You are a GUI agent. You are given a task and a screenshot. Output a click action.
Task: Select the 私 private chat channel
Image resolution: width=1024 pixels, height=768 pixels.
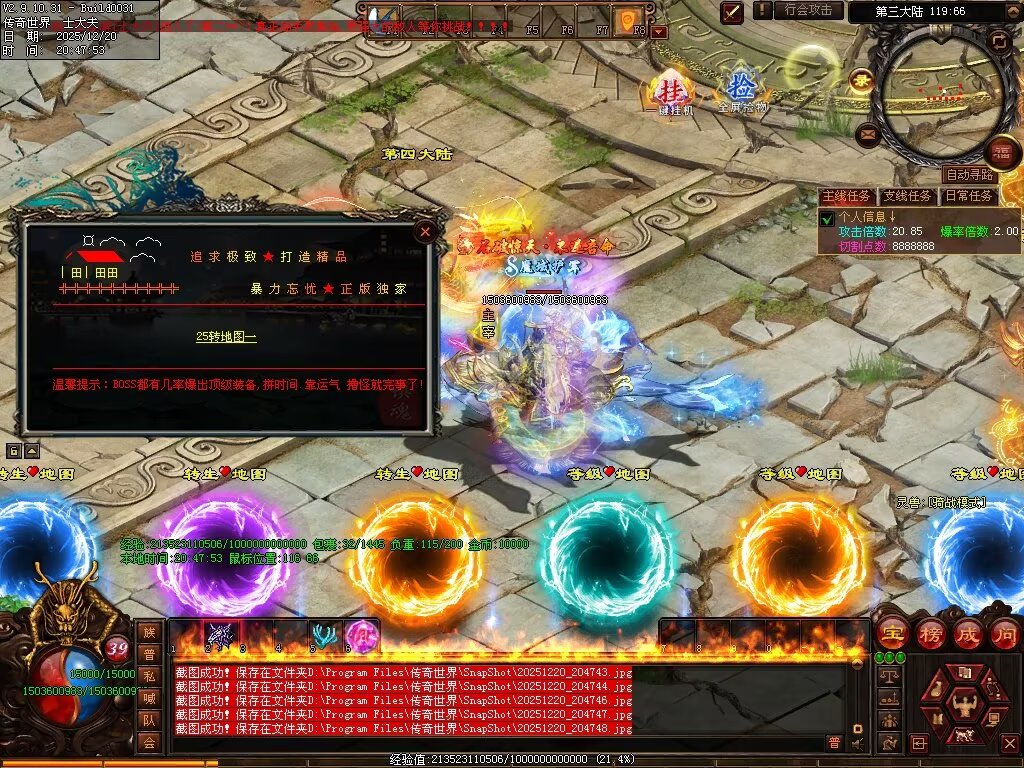point(149,675)
